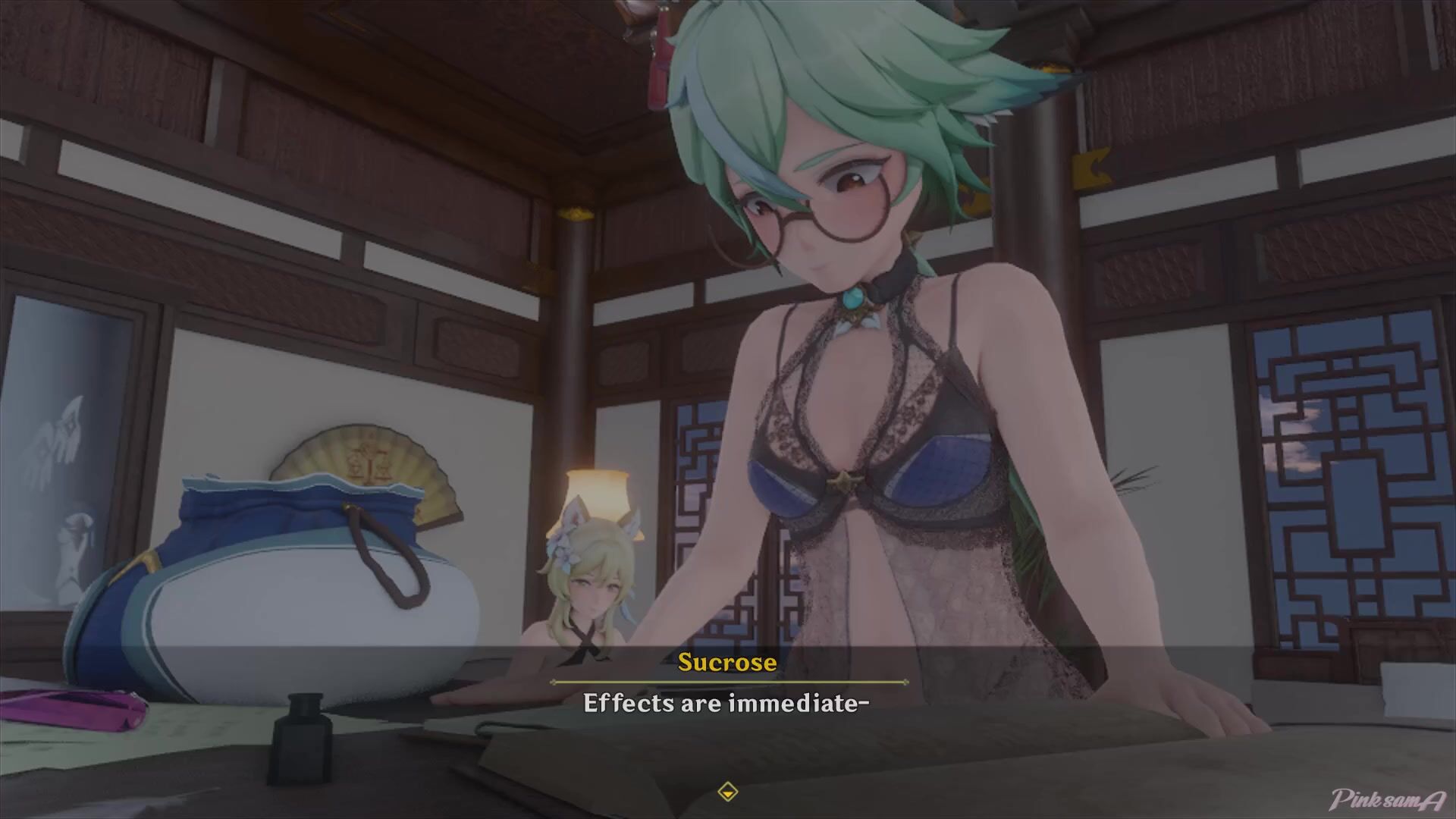
Task: Click the yellow diamond continue-dialogue indicator
Action: pos(727,792)
